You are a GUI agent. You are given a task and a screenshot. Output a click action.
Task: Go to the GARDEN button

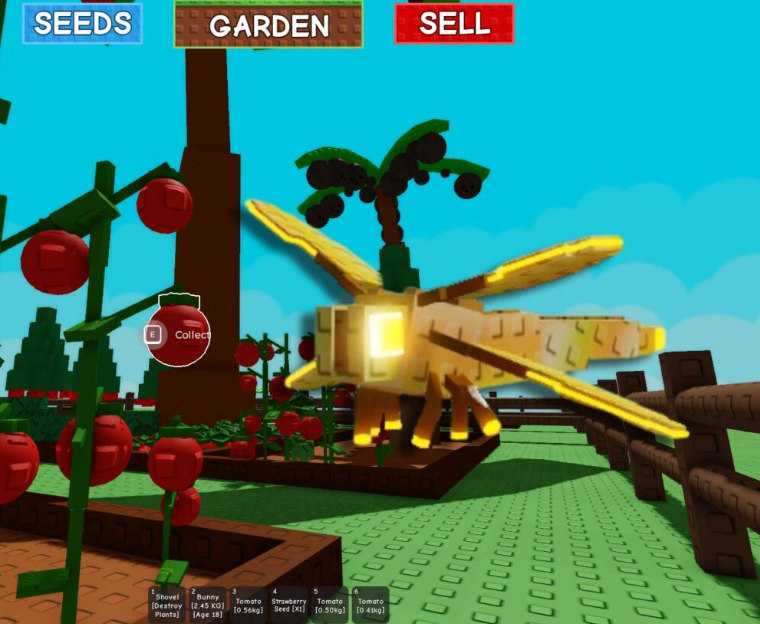pos(268,25)
